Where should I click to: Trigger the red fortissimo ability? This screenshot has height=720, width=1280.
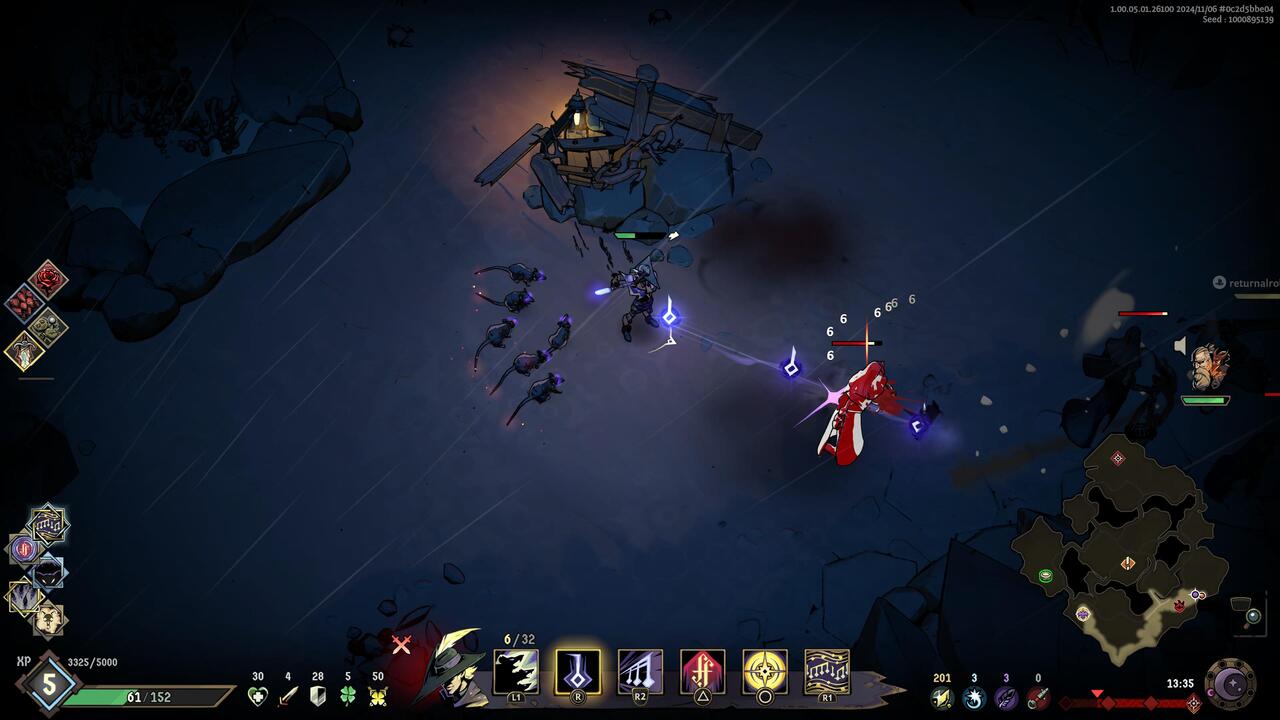pos(702,671)
